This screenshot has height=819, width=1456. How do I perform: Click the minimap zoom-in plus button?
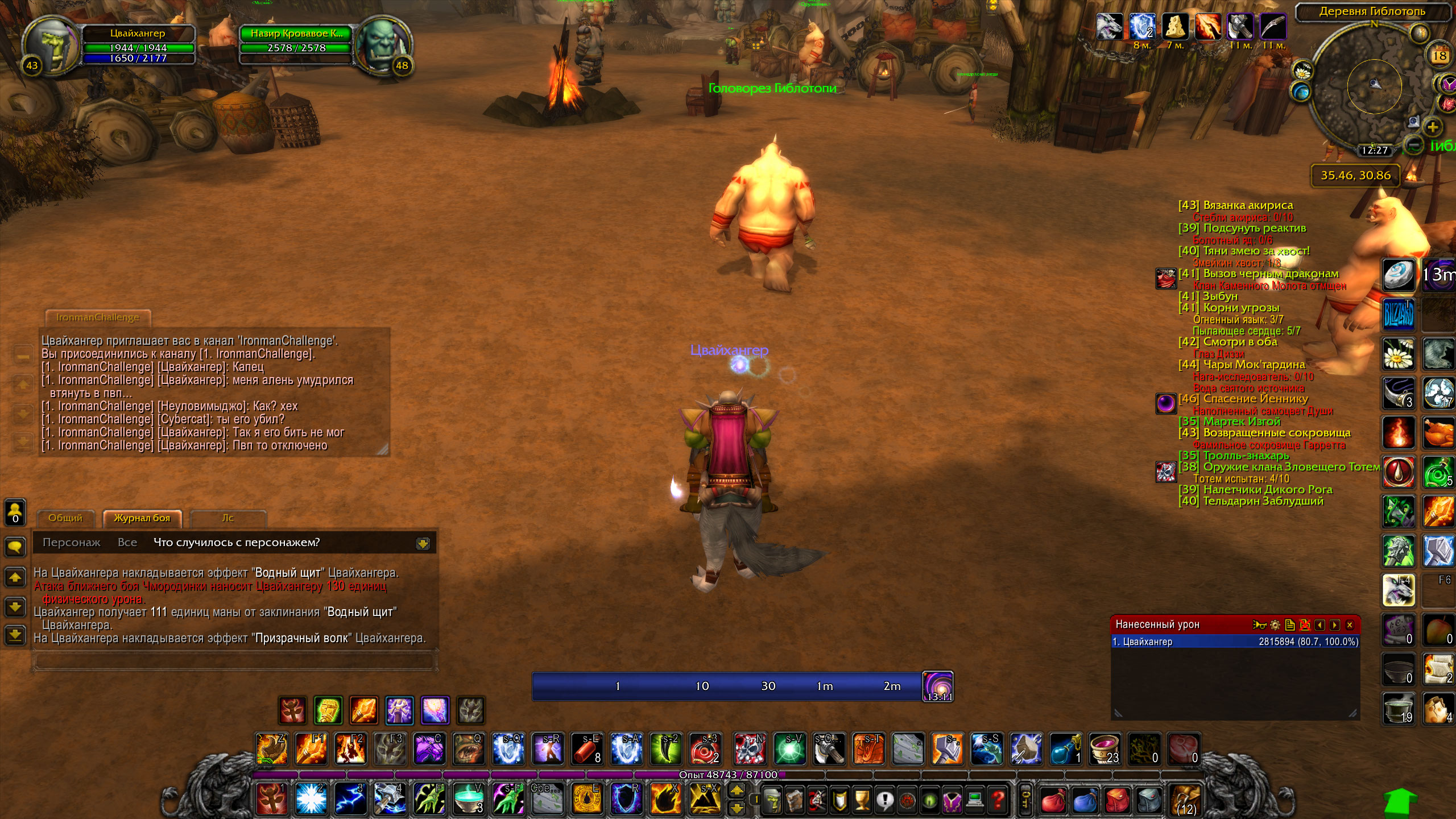[1433, 127]
